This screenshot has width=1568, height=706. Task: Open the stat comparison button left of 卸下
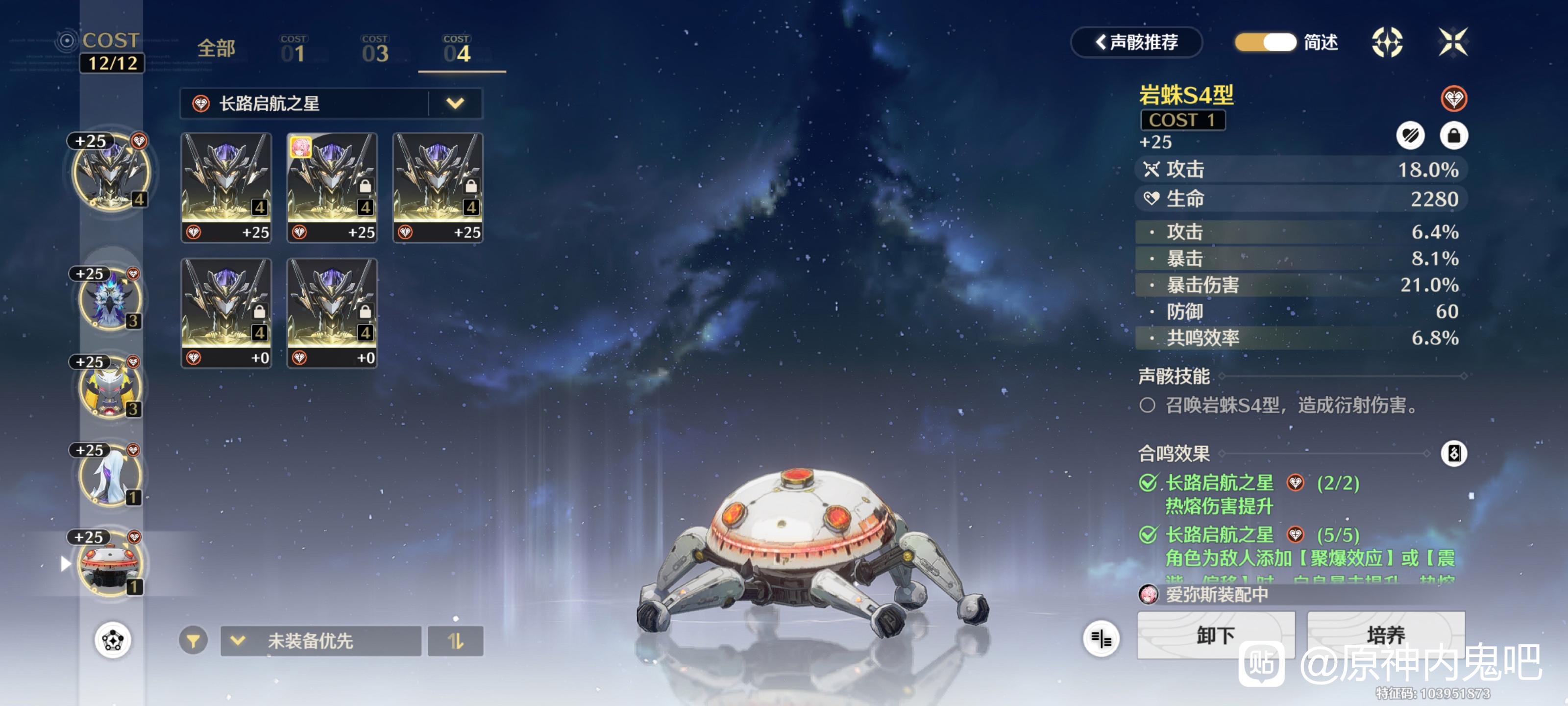pos(1101,638)
